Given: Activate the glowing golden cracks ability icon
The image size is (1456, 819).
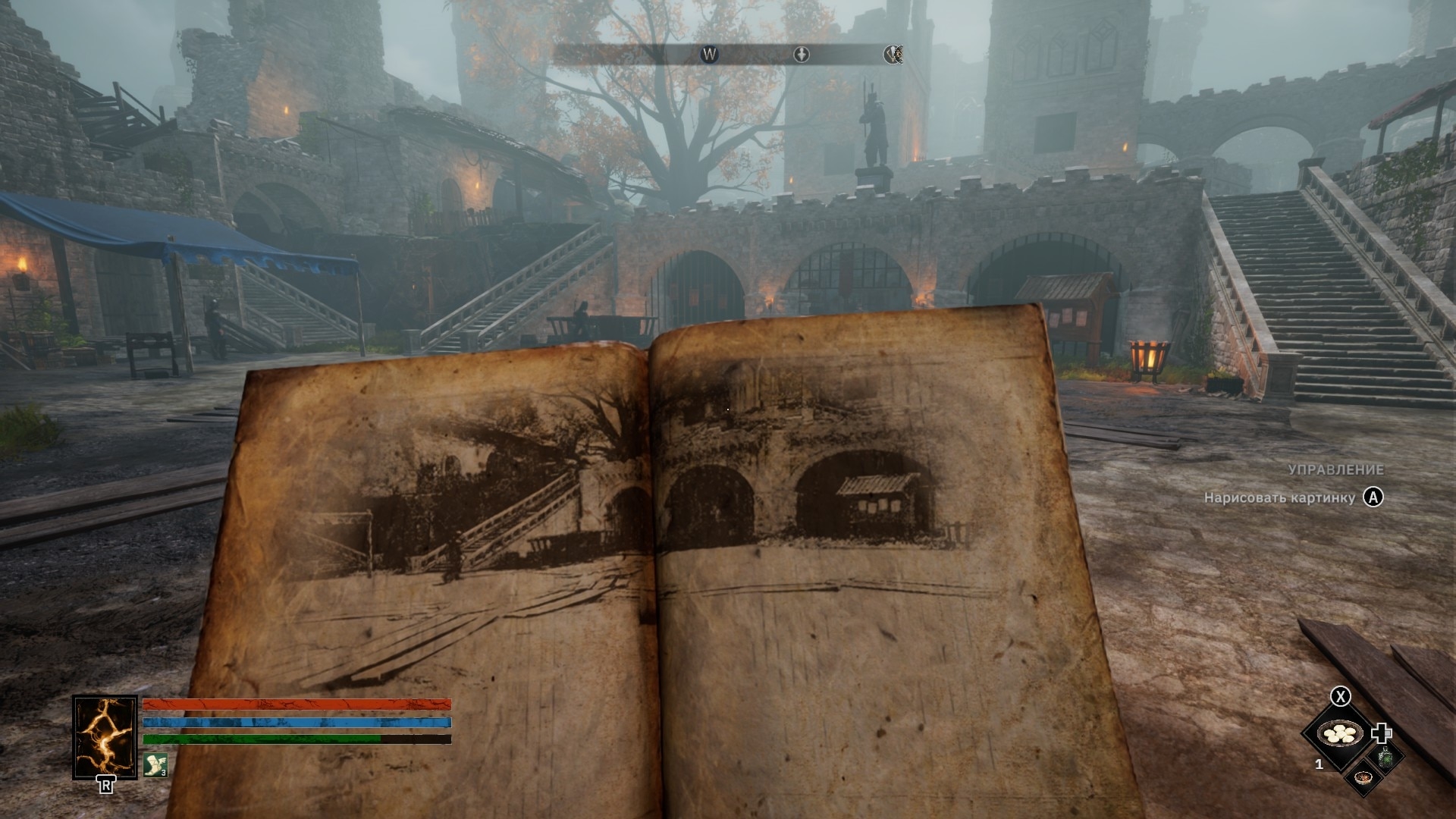Looking at the screenshot, I should (x=105, y=737).
